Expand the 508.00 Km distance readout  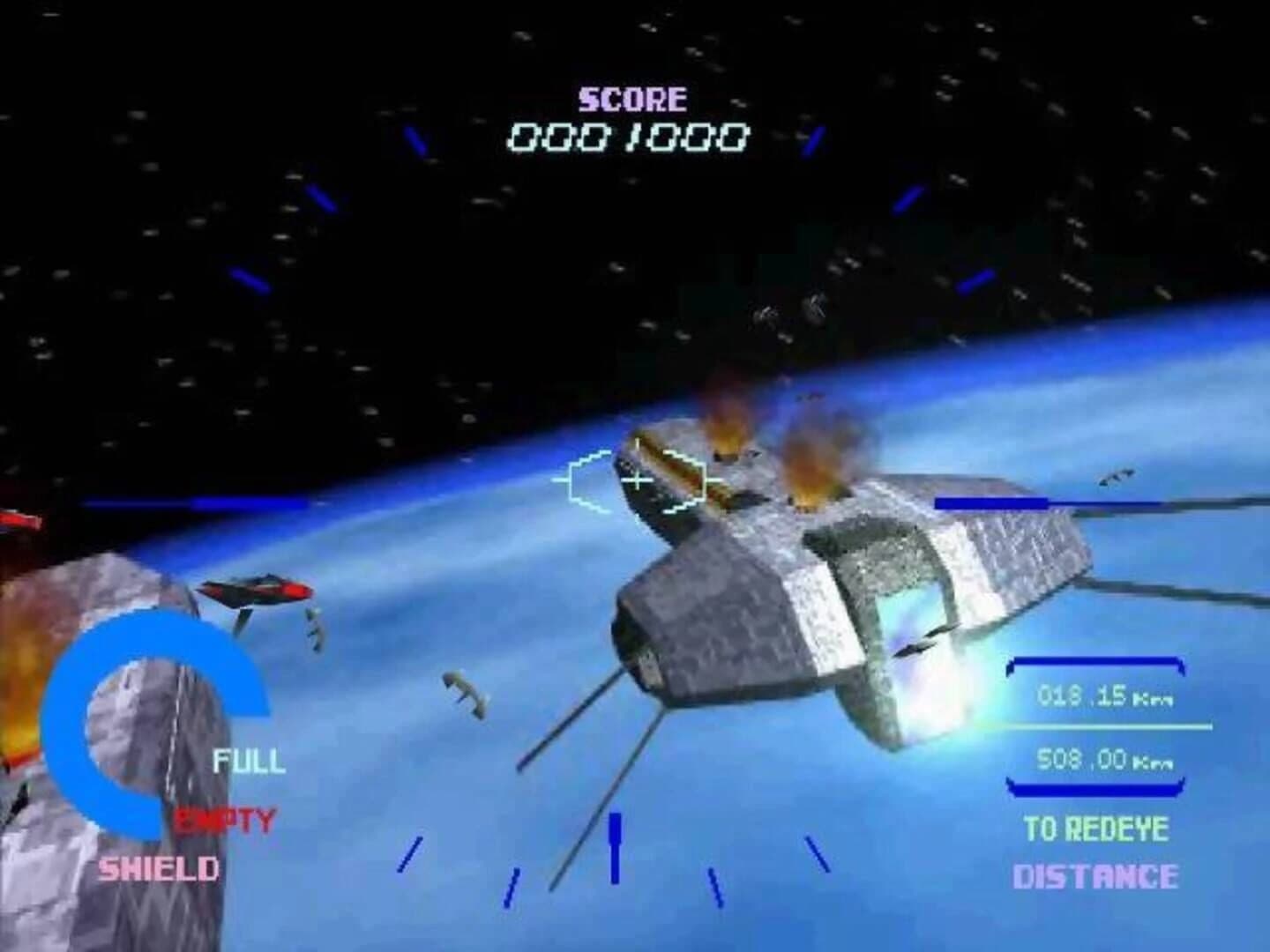pyautogui.click(x=1102, y=760)
